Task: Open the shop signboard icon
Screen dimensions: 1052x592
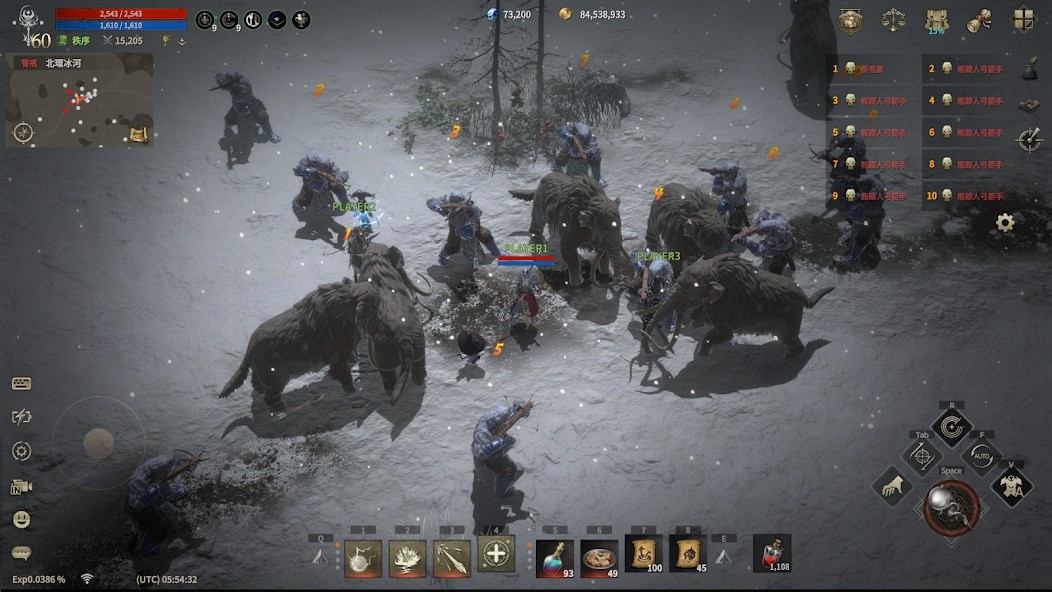Action: [850, 19]
